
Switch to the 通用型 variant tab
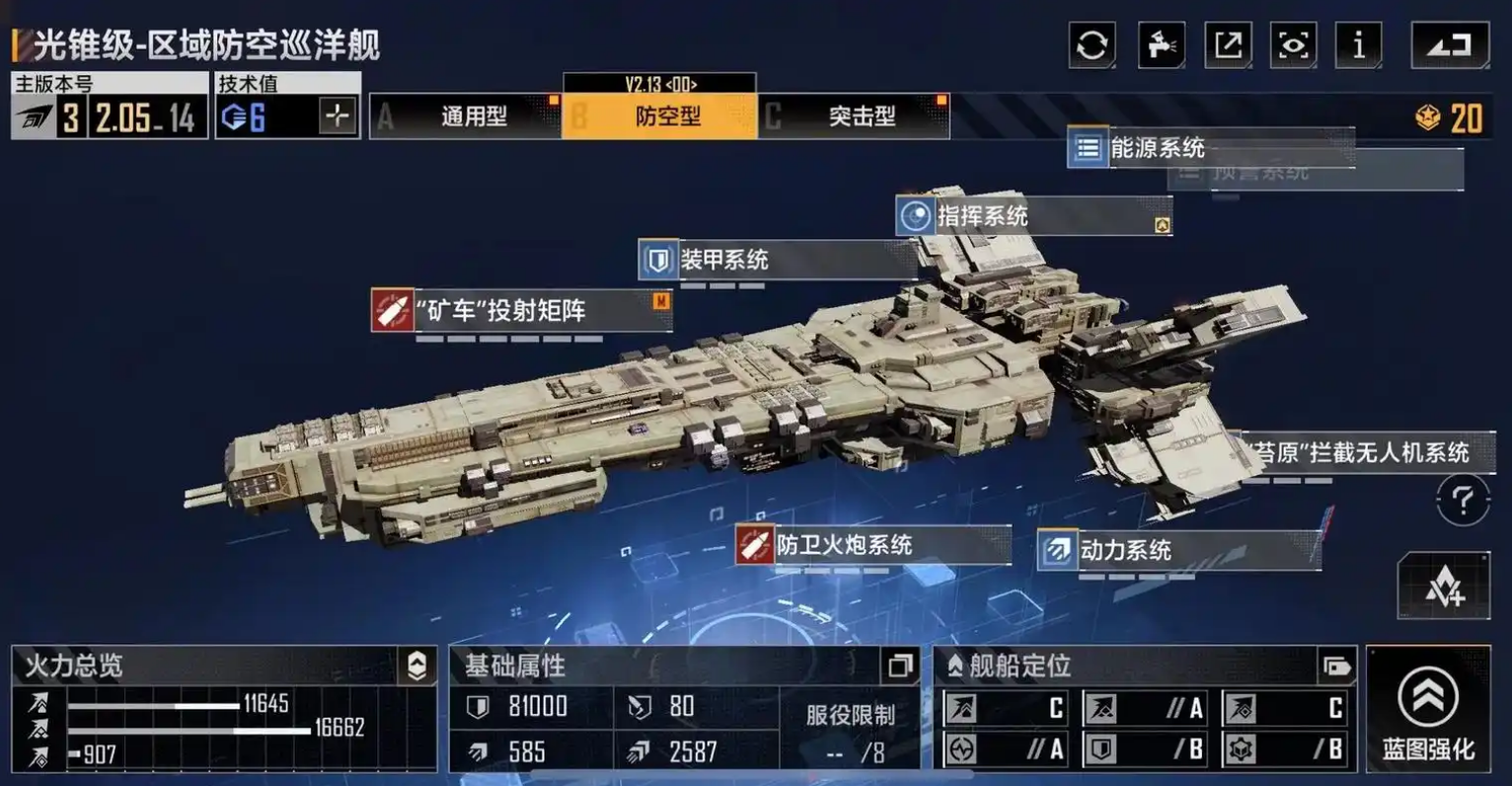(x=466, y=117)
